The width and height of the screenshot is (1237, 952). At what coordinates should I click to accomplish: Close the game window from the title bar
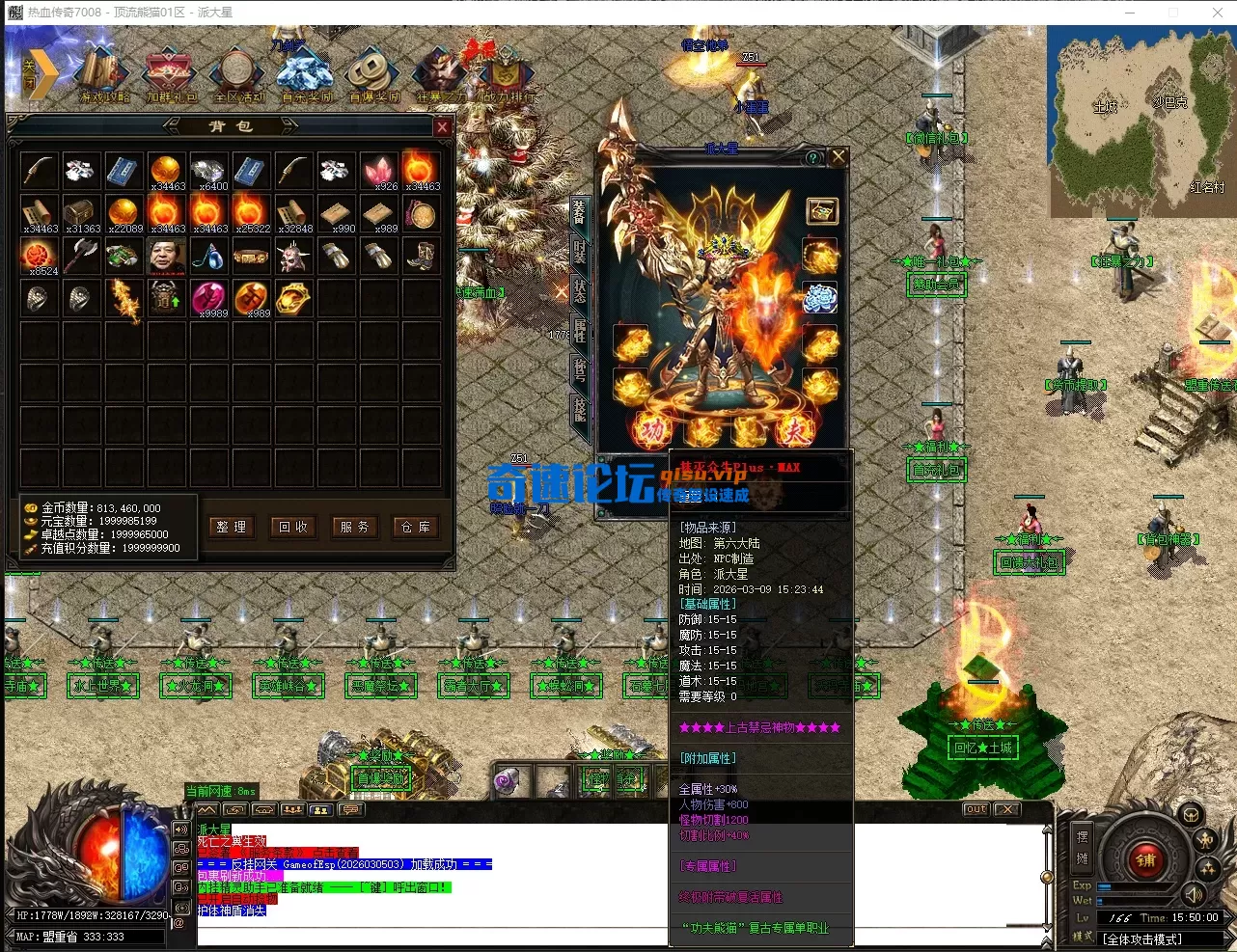coord(1218,13)
